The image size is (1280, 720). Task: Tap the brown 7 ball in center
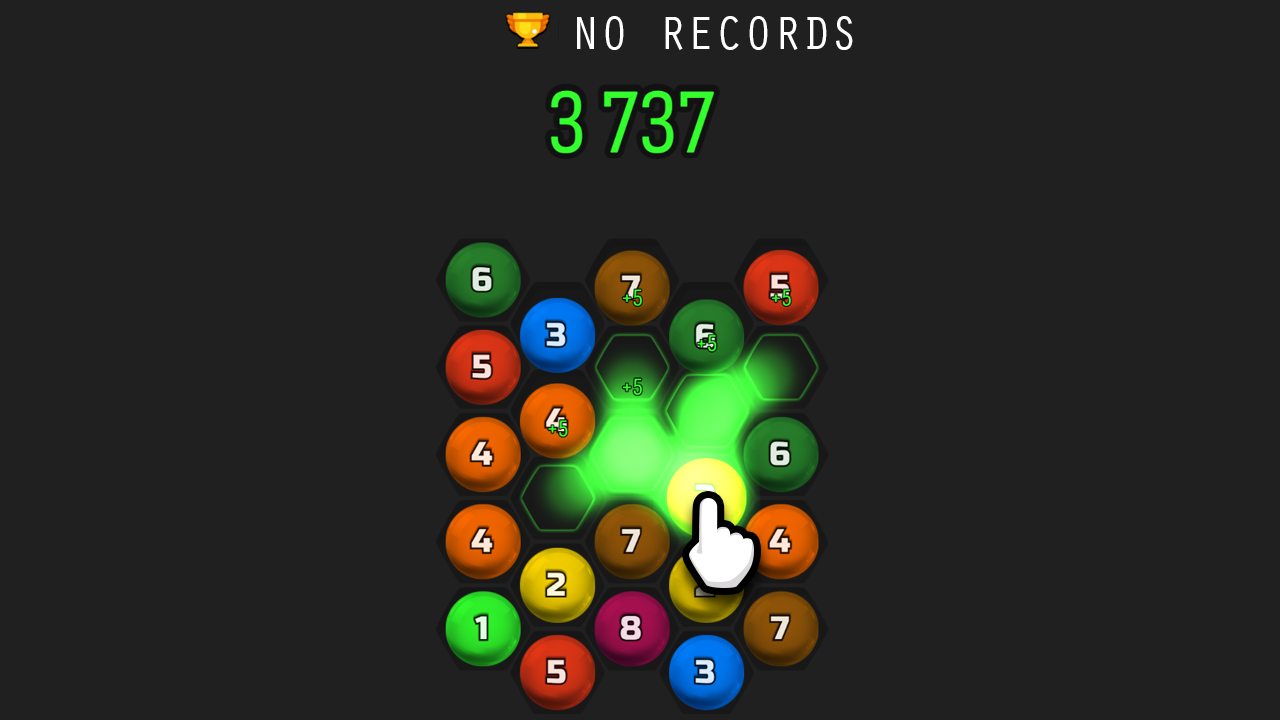pyautogui.click(x=632, y=541)
